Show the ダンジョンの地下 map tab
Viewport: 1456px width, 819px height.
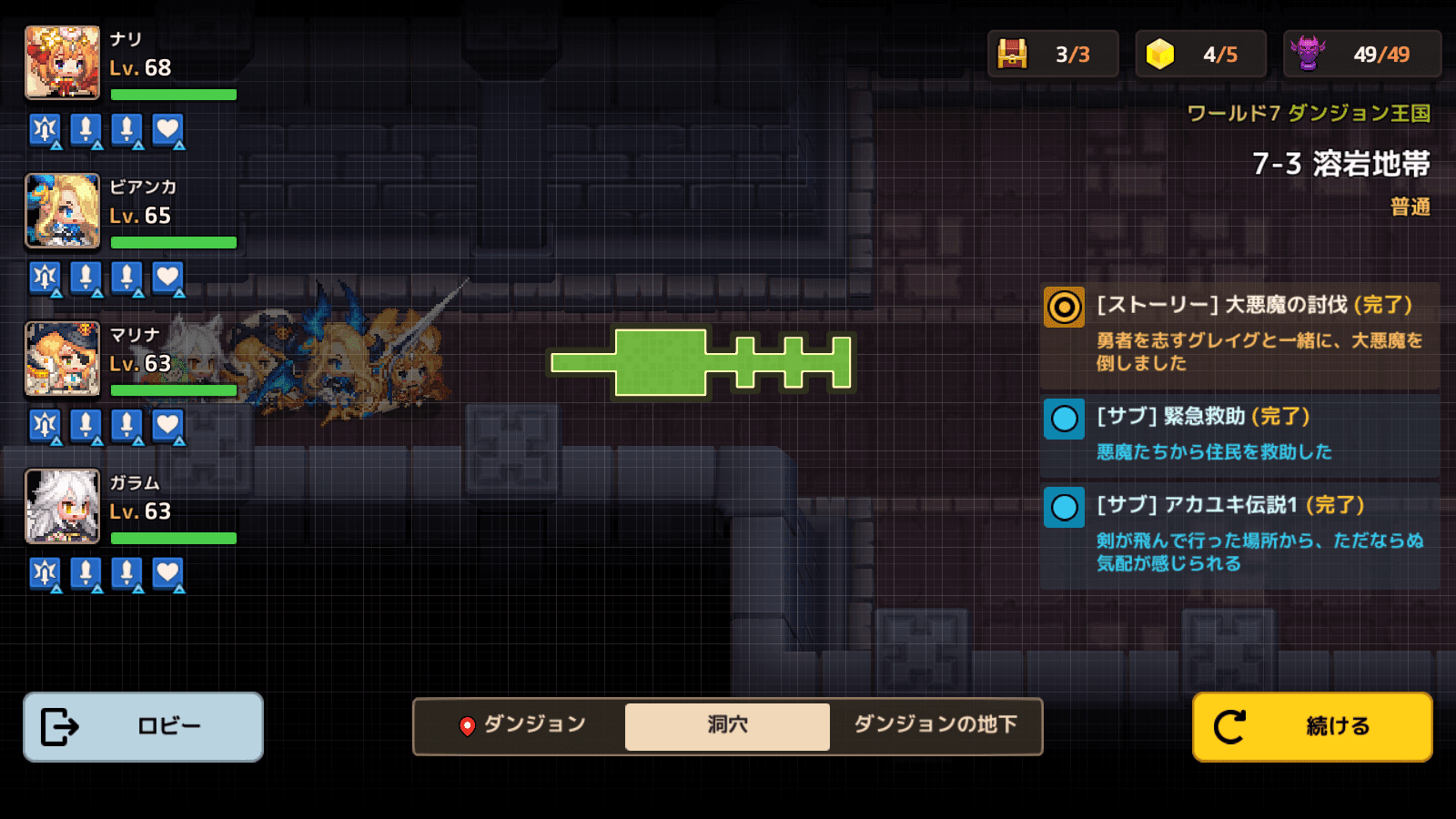coord(935,725)
